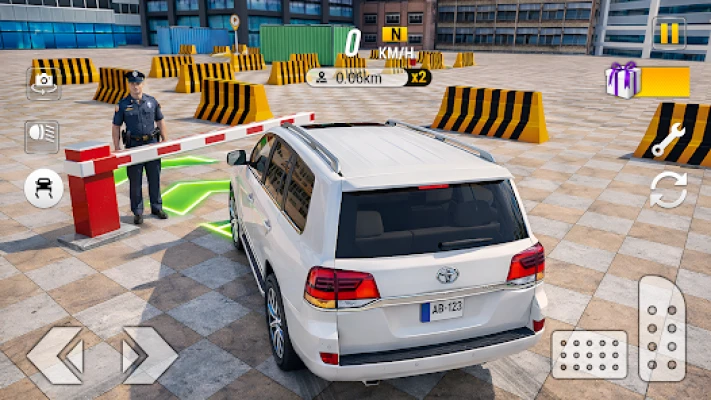The height and width of the screenshot is (400, 711).
Task: Open the gift box reward
Action: click(623, 80)
